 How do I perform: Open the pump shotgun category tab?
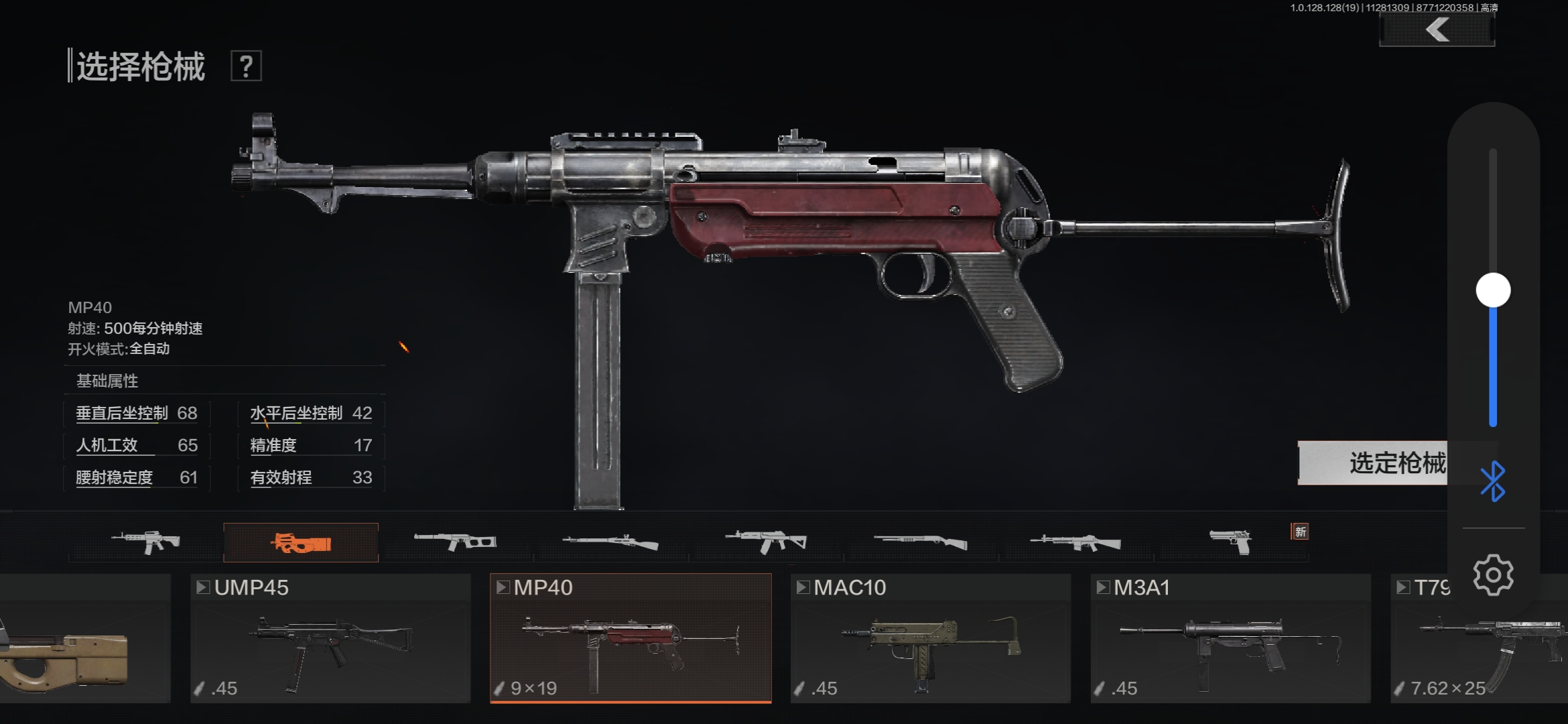click(x=921, y=542)
